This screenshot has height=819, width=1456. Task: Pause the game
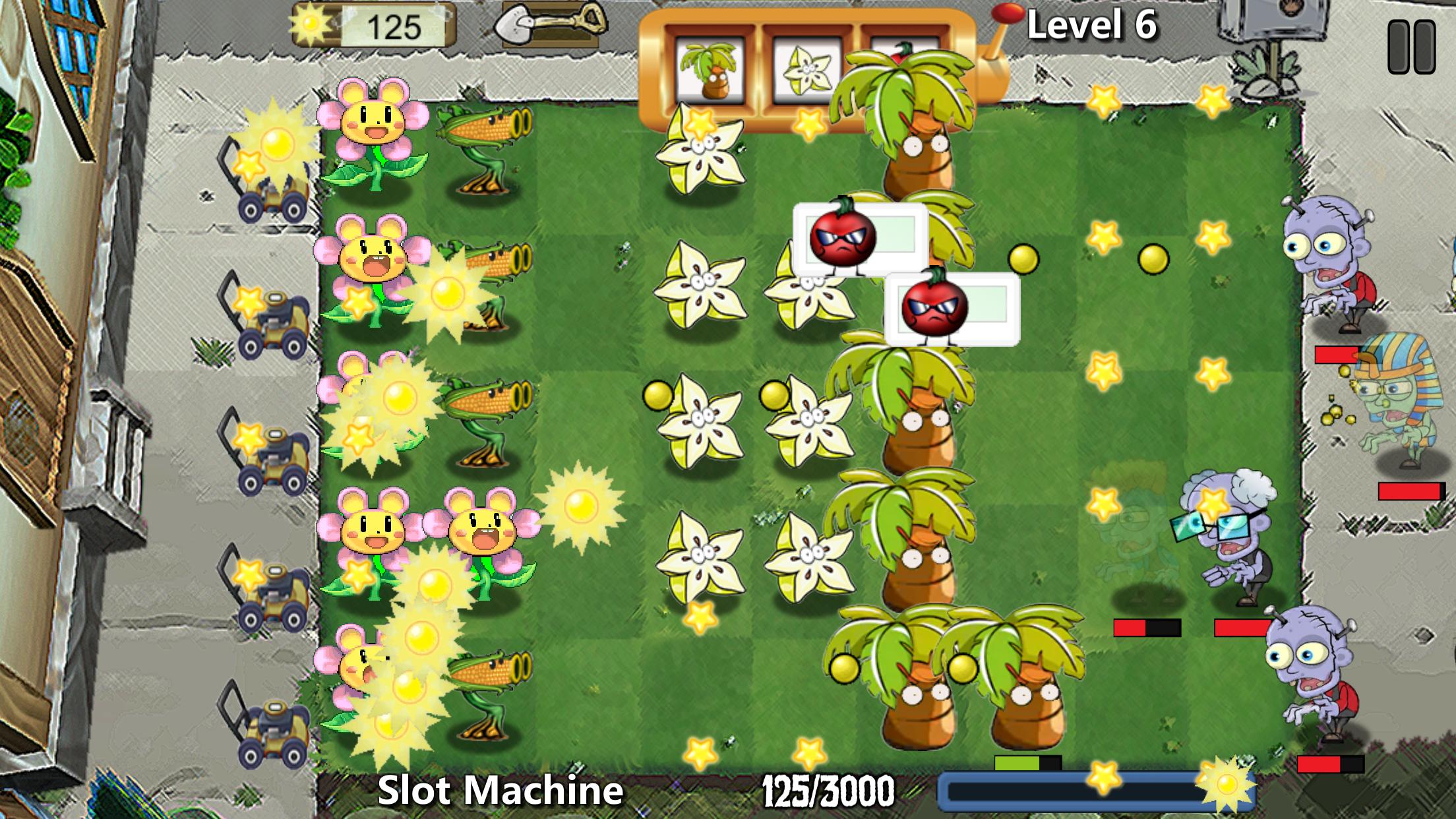1411,46
